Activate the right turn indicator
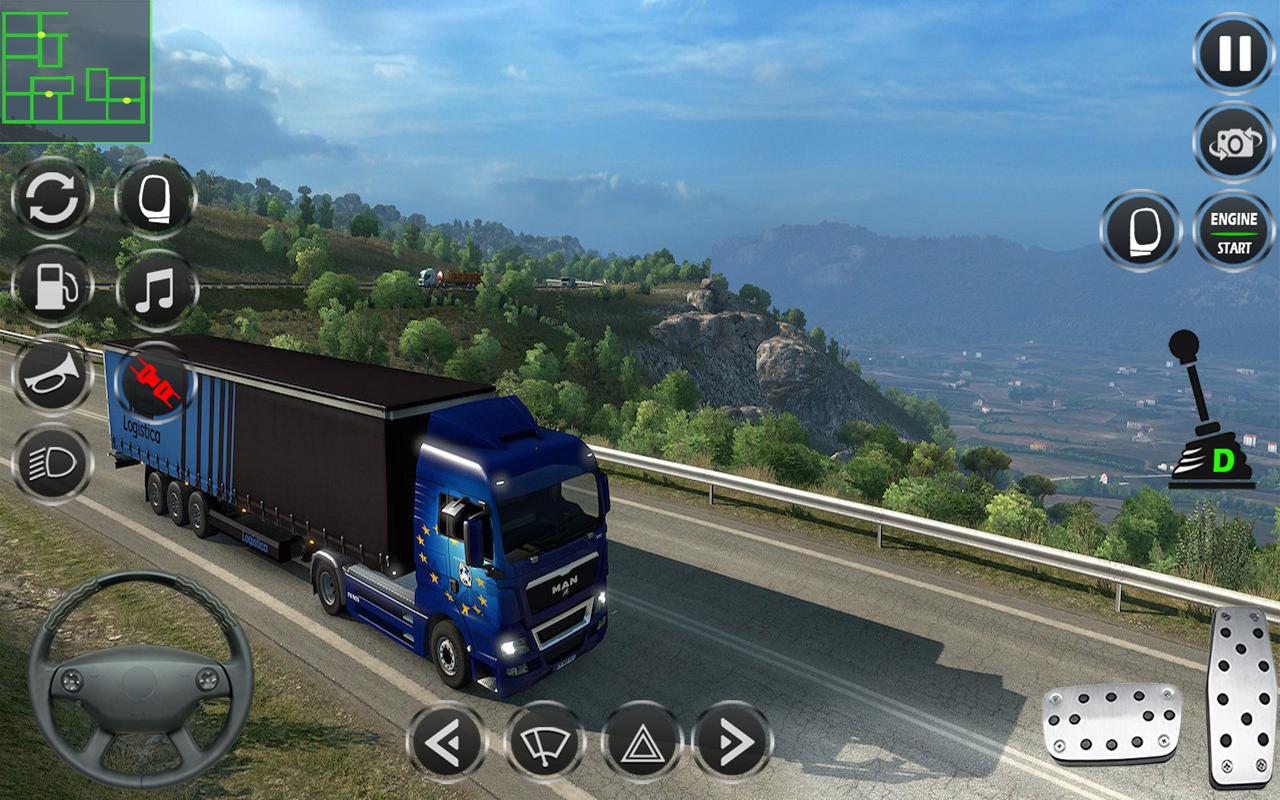 (732, 742)
